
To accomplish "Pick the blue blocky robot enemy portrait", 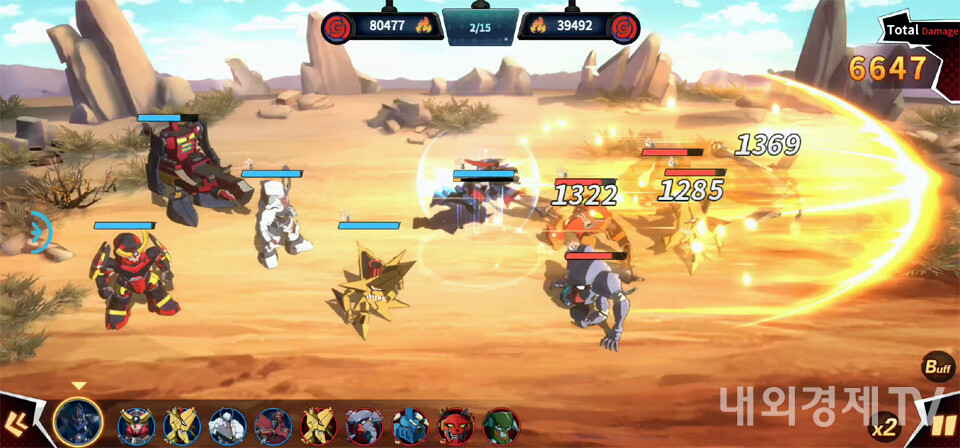I will 410,427.
